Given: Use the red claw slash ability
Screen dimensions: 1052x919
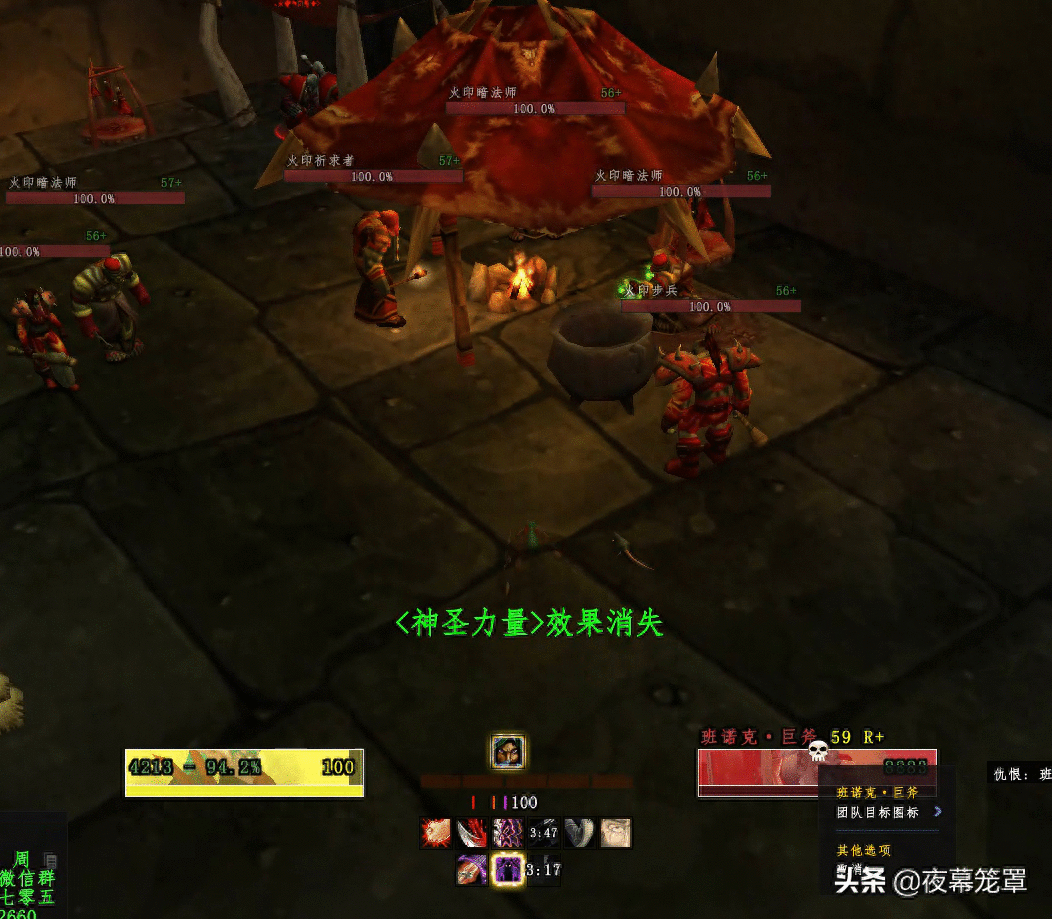Looking at the screenshot, I should coord(472,833).
